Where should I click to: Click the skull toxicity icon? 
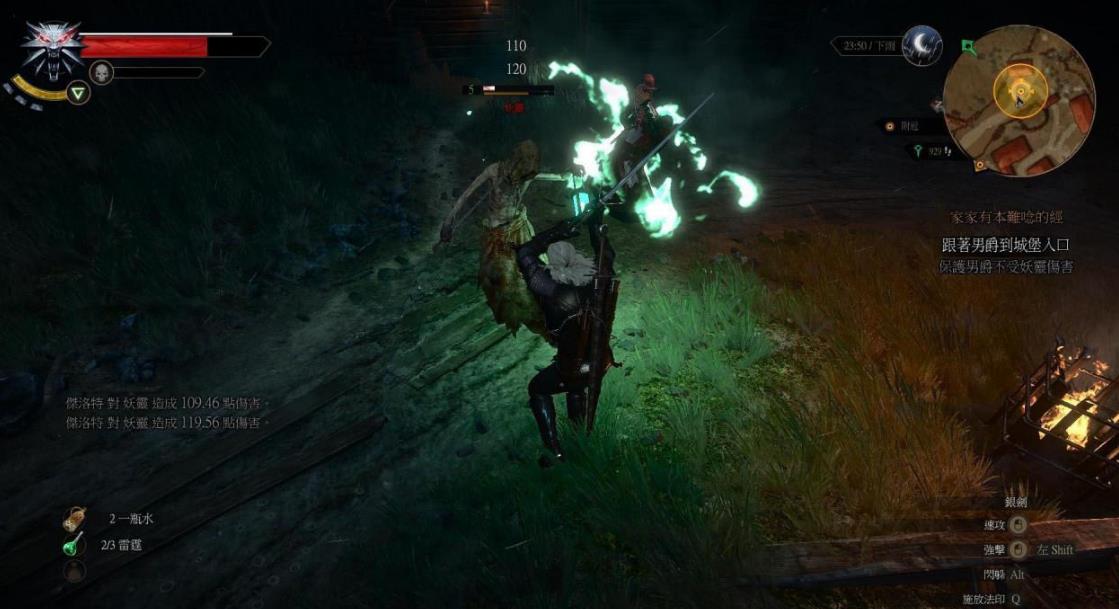point(101,72)
